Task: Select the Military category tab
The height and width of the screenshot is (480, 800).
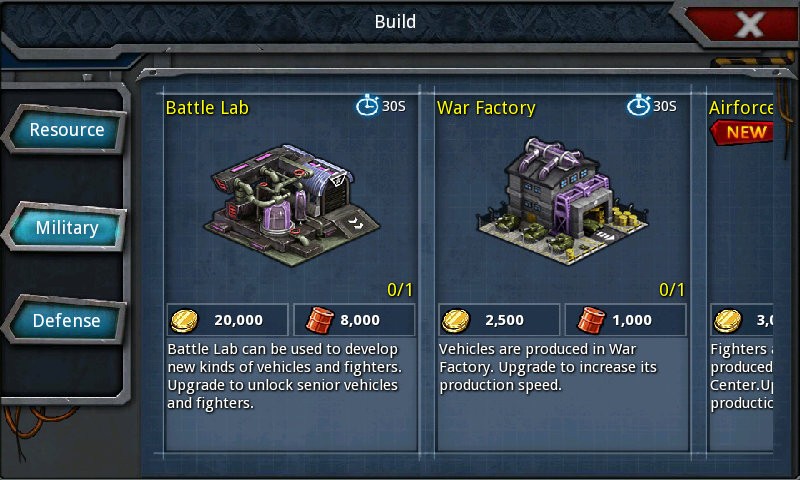Action: tap(67, 228)
